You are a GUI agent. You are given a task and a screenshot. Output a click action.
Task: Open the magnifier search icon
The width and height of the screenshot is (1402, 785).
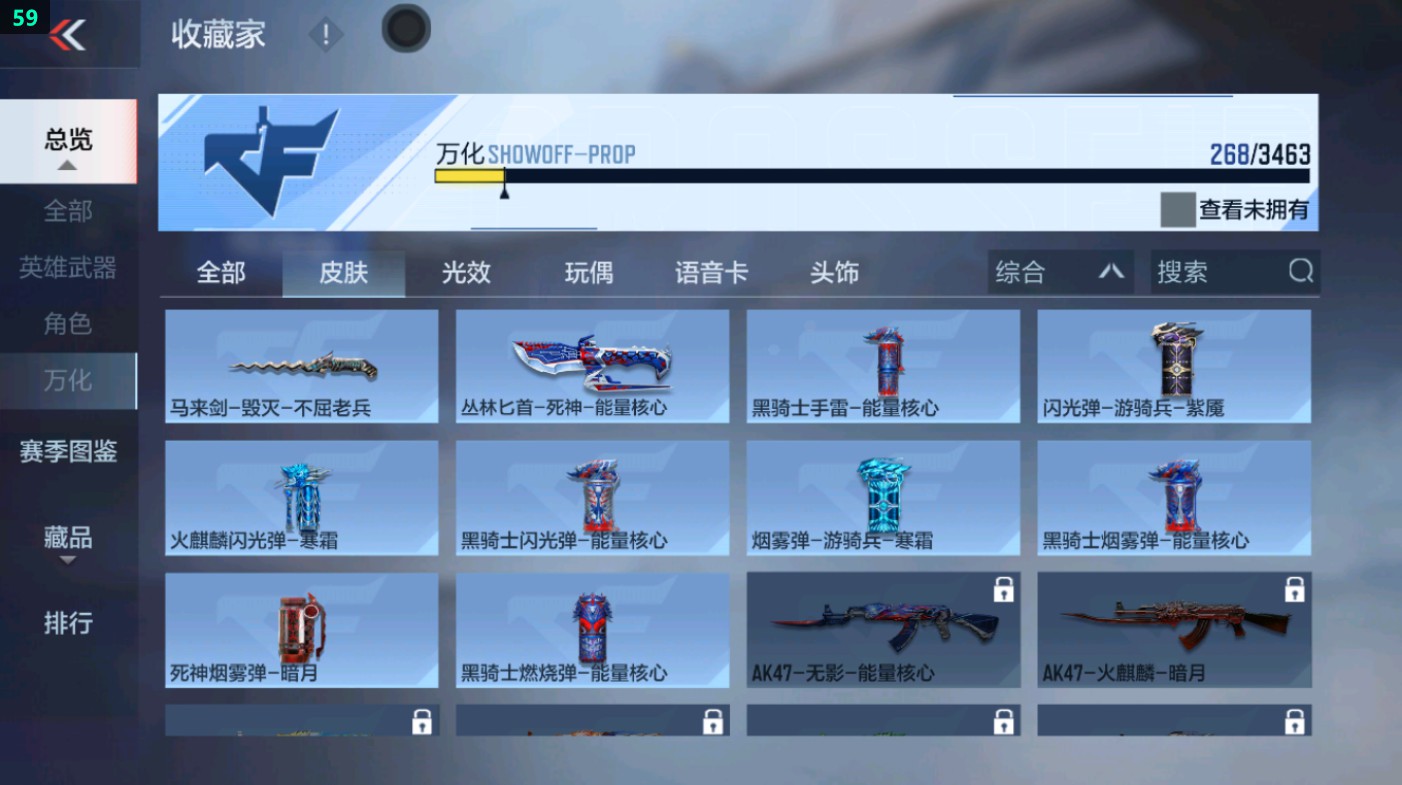1299,271
